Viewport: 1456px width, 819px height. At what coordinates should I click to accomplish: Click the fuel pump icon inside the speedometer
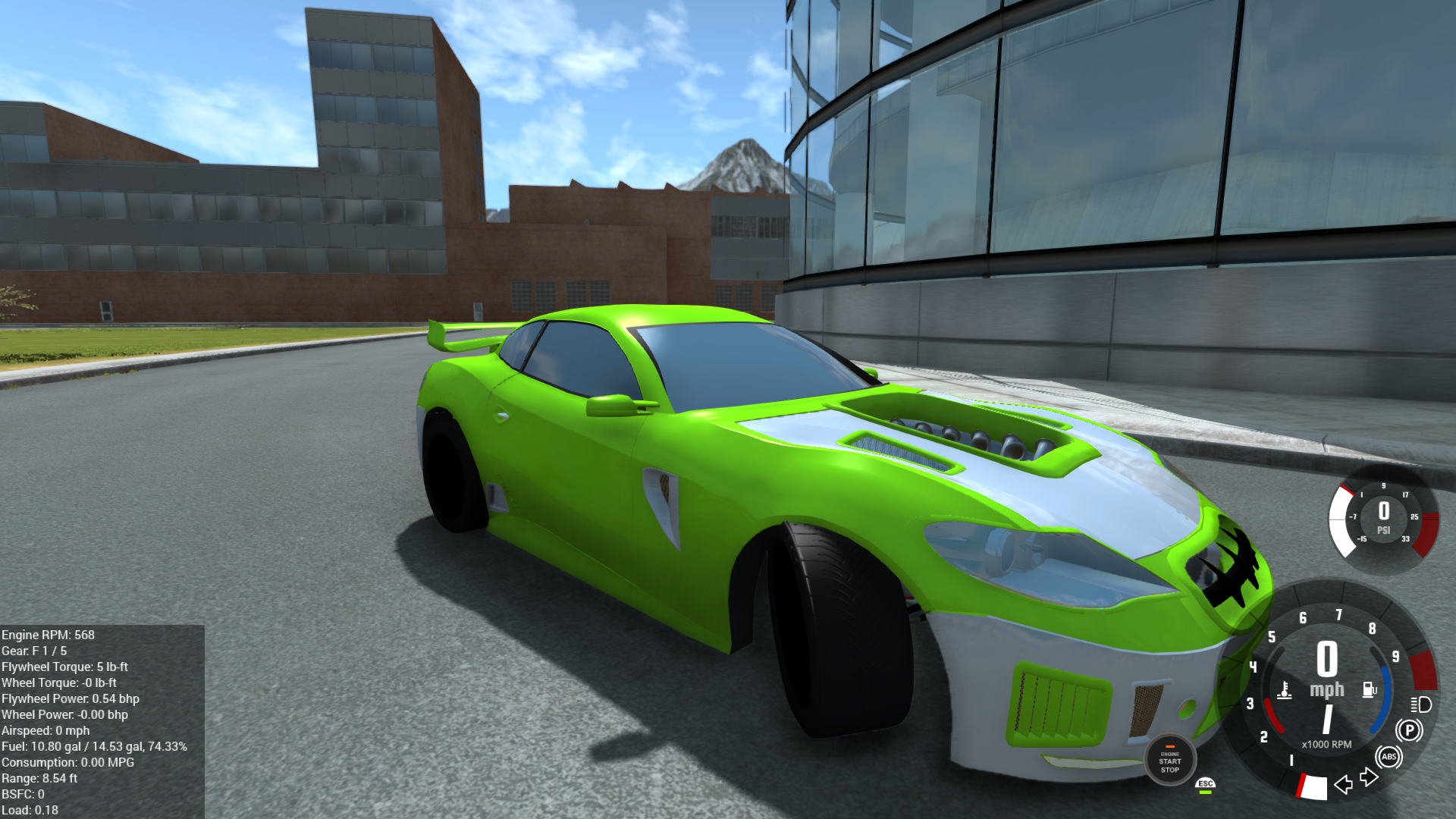click(x=1369, y=689)
